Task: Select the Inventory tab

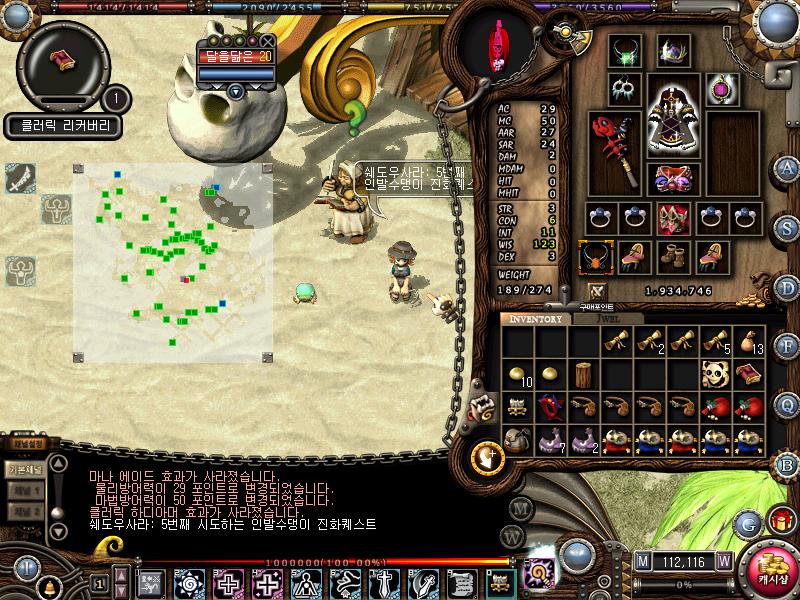Action: pos(537,319)
